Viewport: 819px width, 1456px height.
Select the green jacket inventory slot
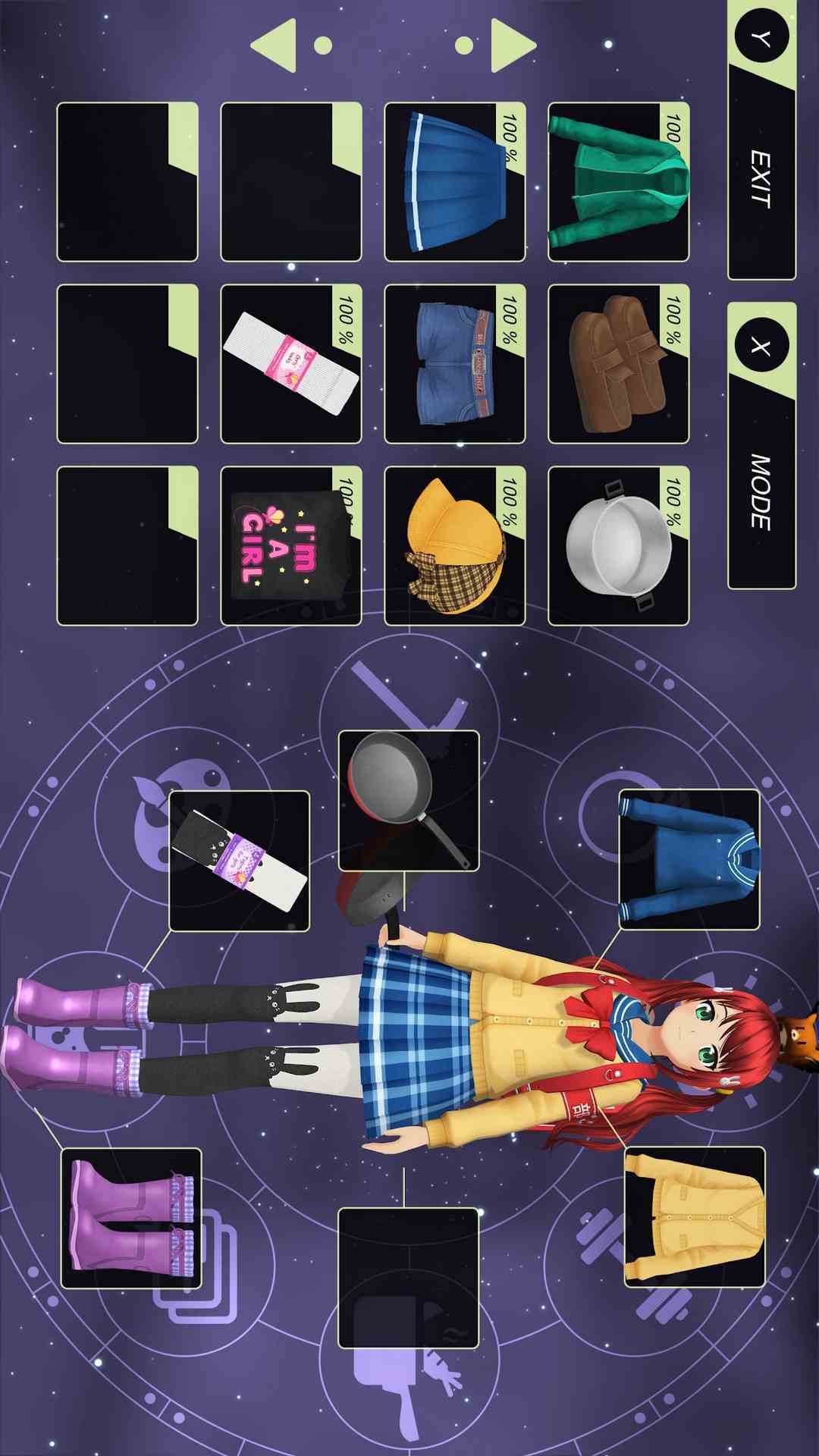click(x=618, y=182)
